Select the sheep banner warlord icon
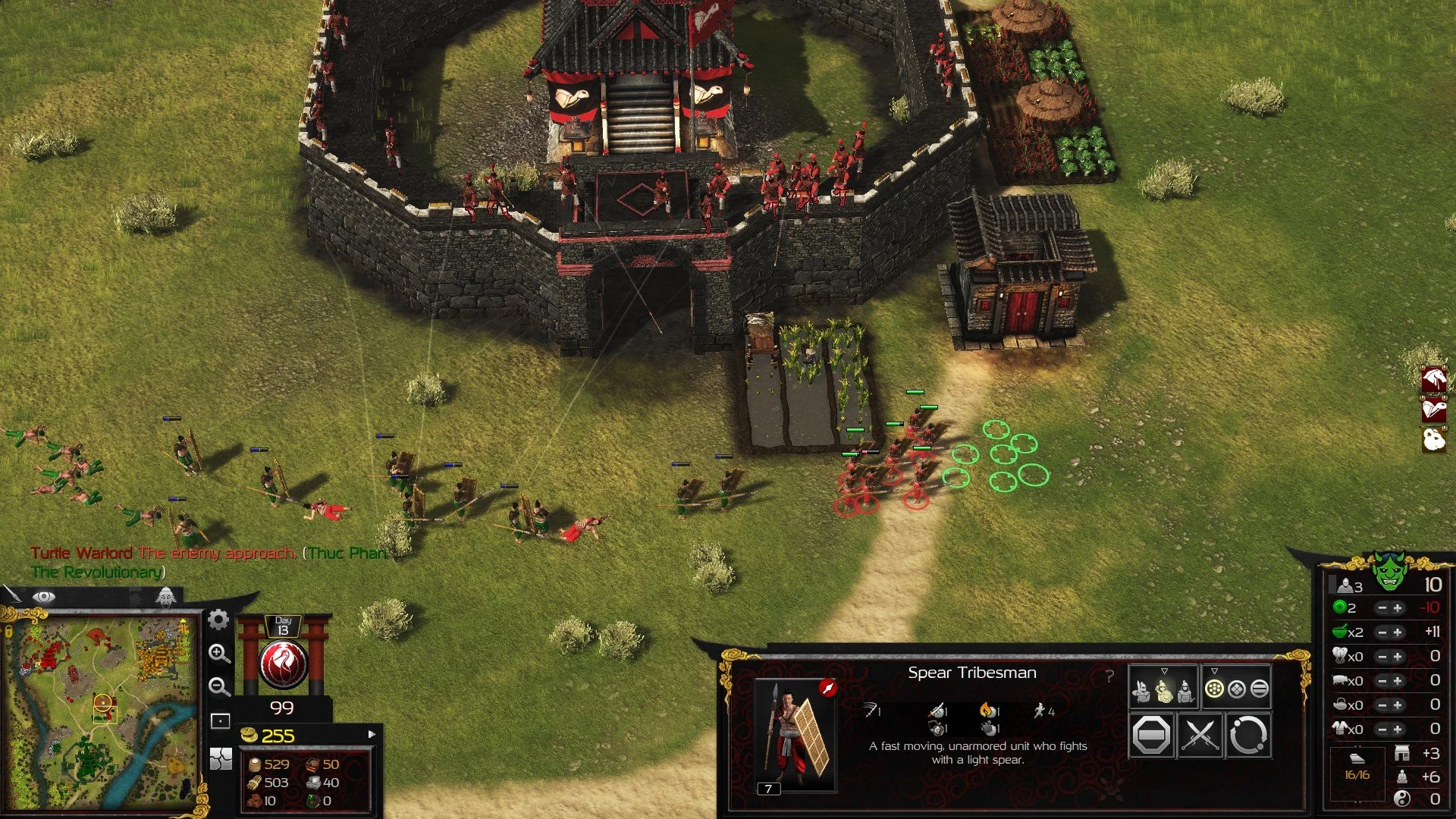 coord(1433,440)
